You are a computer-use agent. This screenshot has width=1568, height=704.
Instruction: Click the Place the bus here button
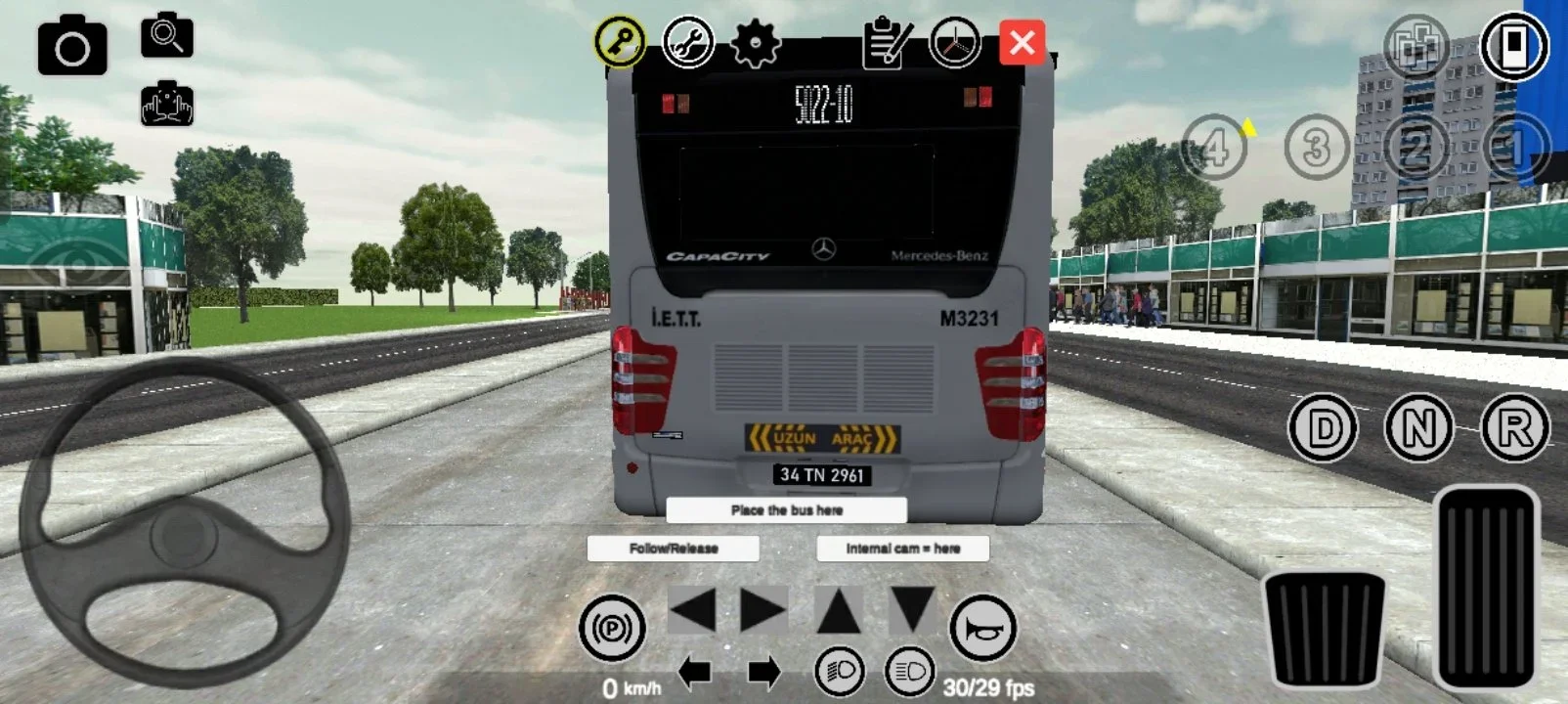[787, 509]
